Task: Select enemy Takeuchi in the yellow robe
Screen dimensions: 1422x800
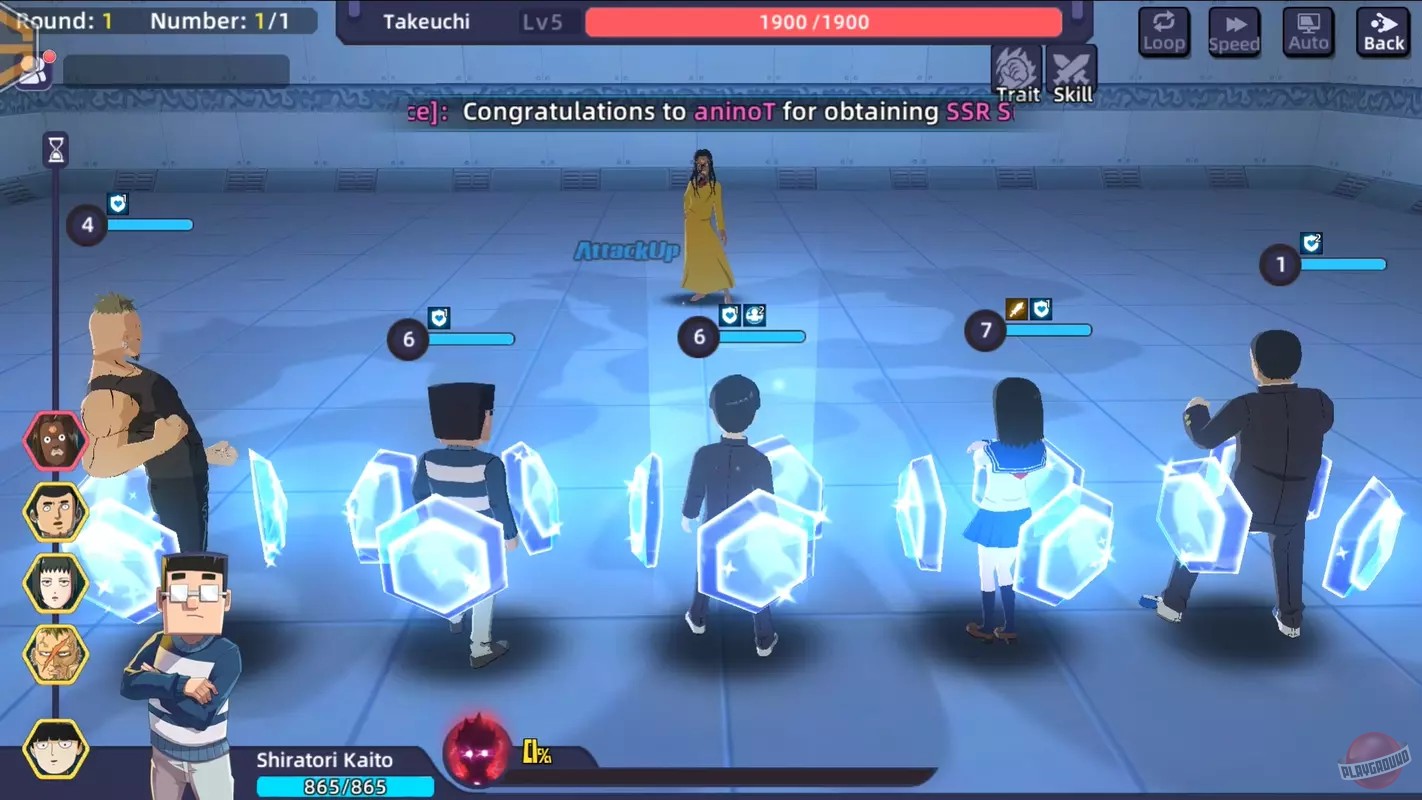Action: coord(703,230)
